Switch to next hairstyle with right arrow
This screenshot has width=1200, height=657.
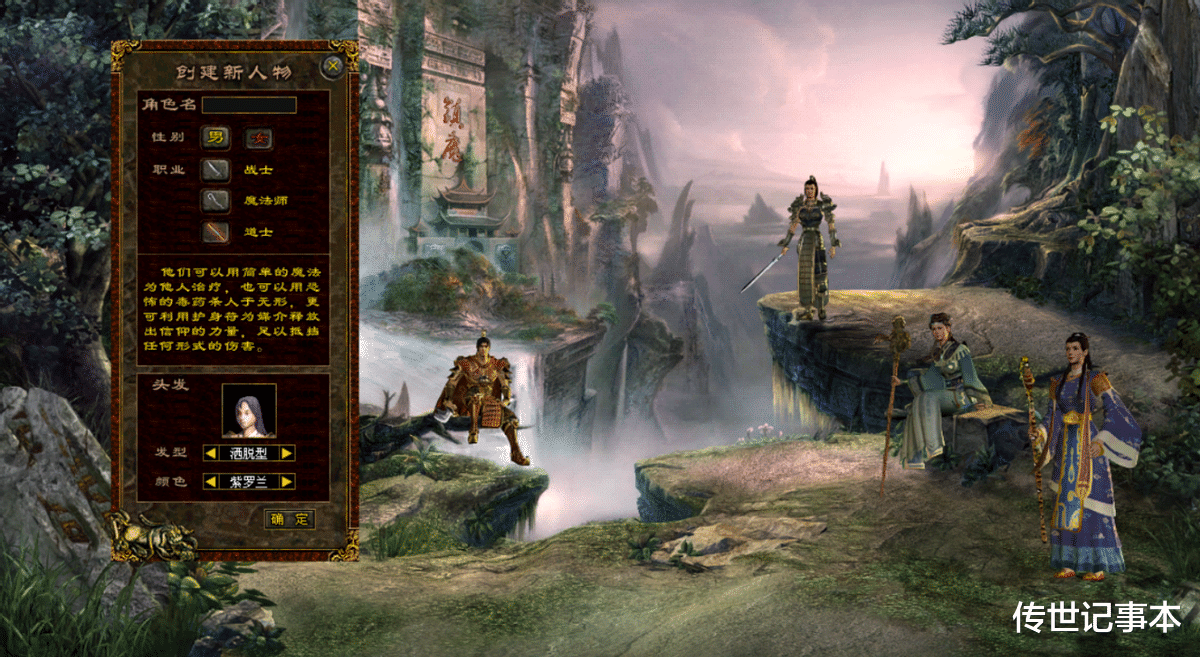point(287,453)
